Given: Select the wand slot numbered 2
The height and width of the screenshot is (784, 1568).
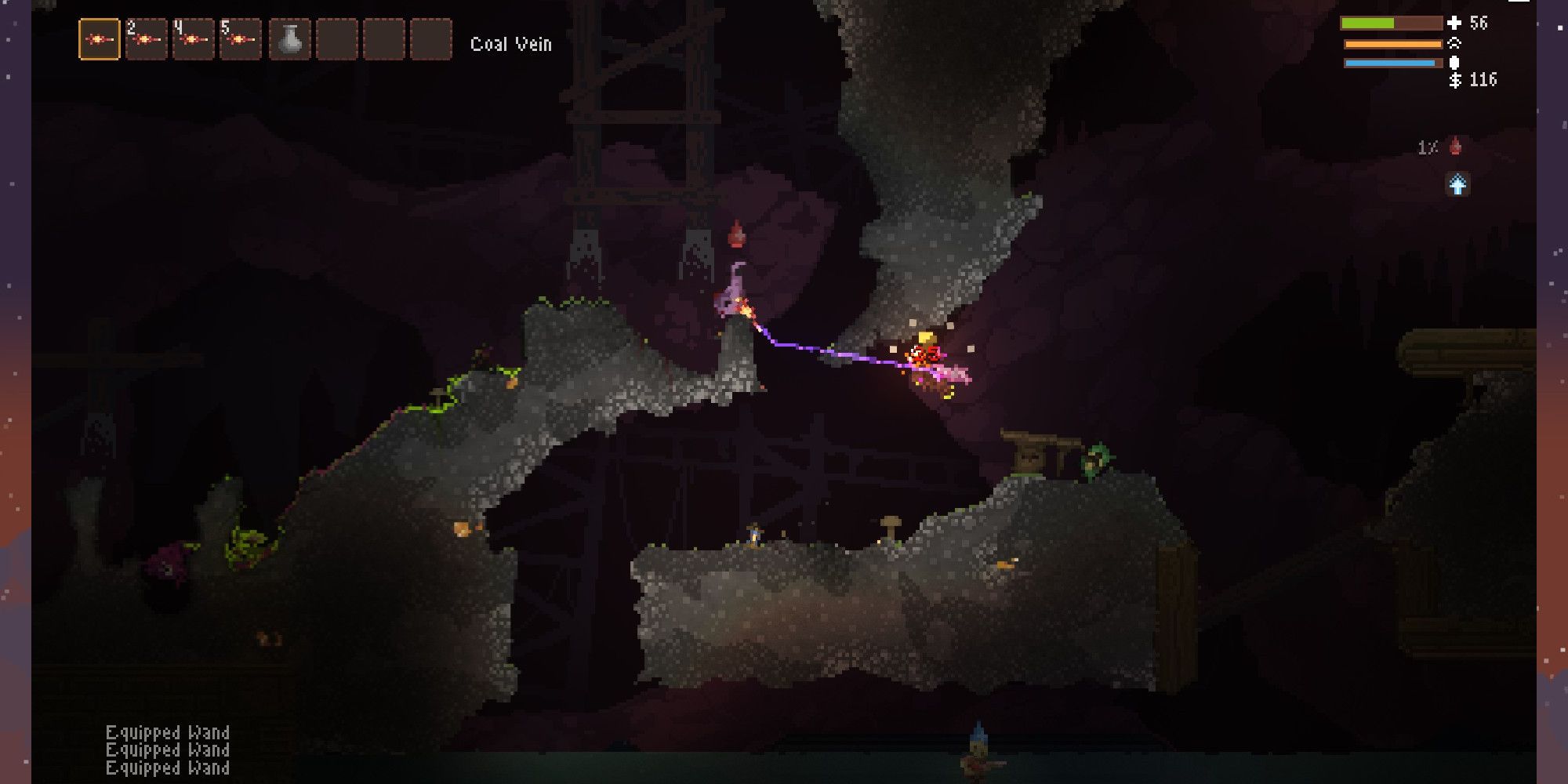Looking at the screenshot, I should [x=147, y=39].
